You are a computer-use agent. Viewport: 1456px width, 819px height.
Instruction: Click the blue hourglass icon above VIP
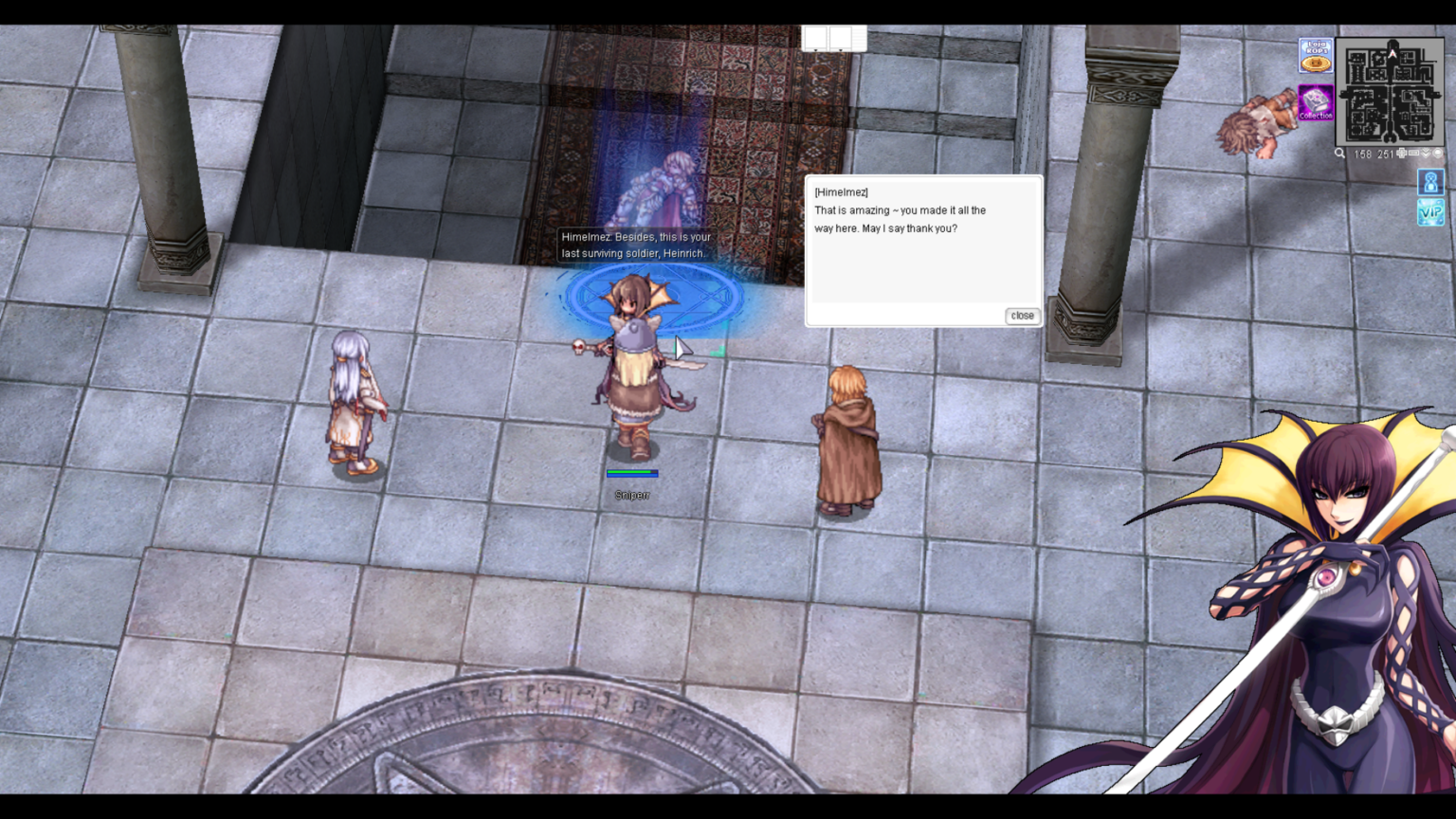(x=1430, y=181)
